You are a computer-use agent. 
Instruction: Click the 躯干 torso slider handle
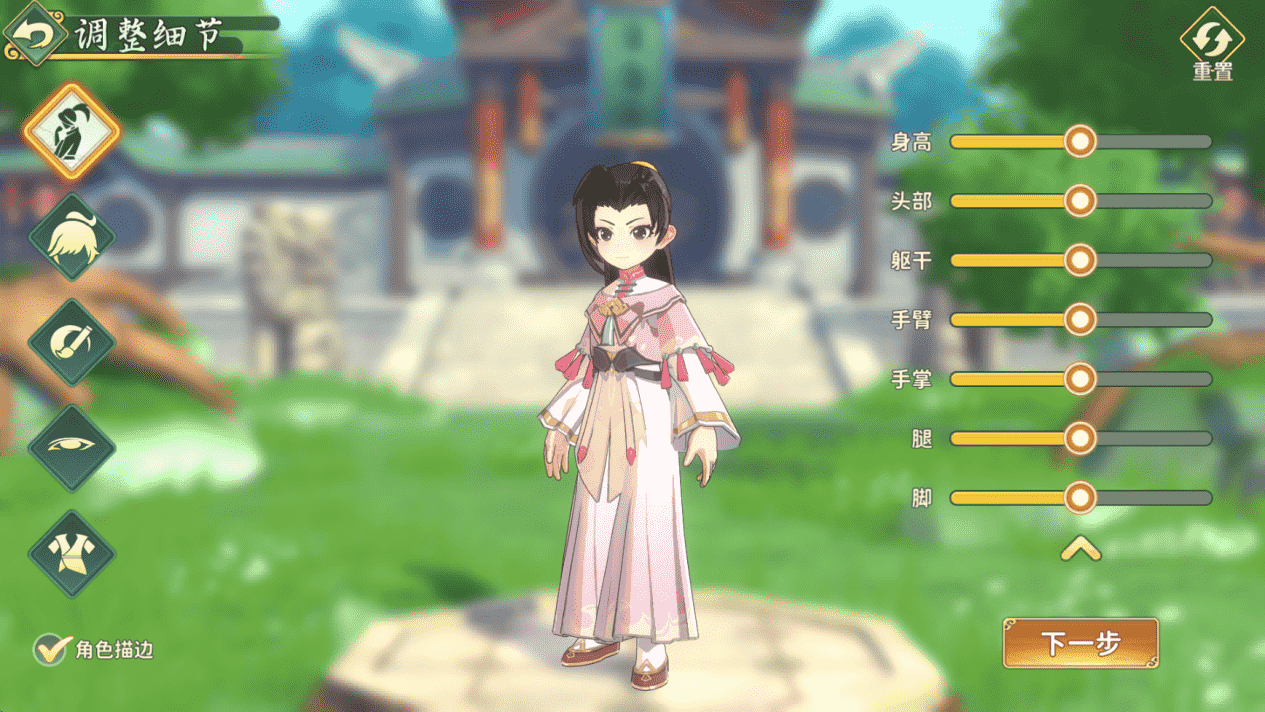(x=1080, y=260)
